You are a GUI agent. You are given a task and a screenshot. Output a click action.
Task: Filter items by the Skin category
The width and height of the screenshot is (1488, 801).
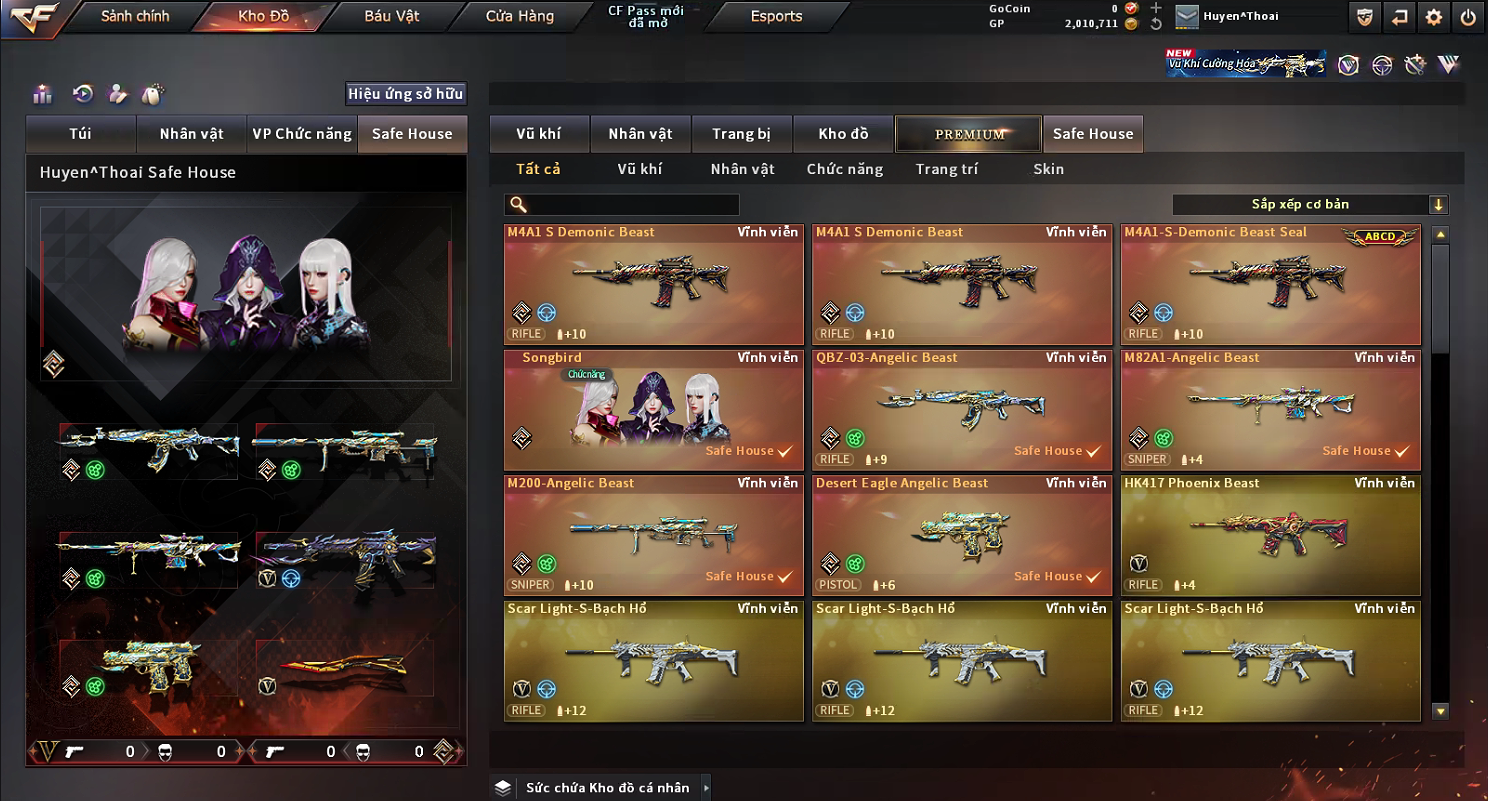tap(1048, 169)
